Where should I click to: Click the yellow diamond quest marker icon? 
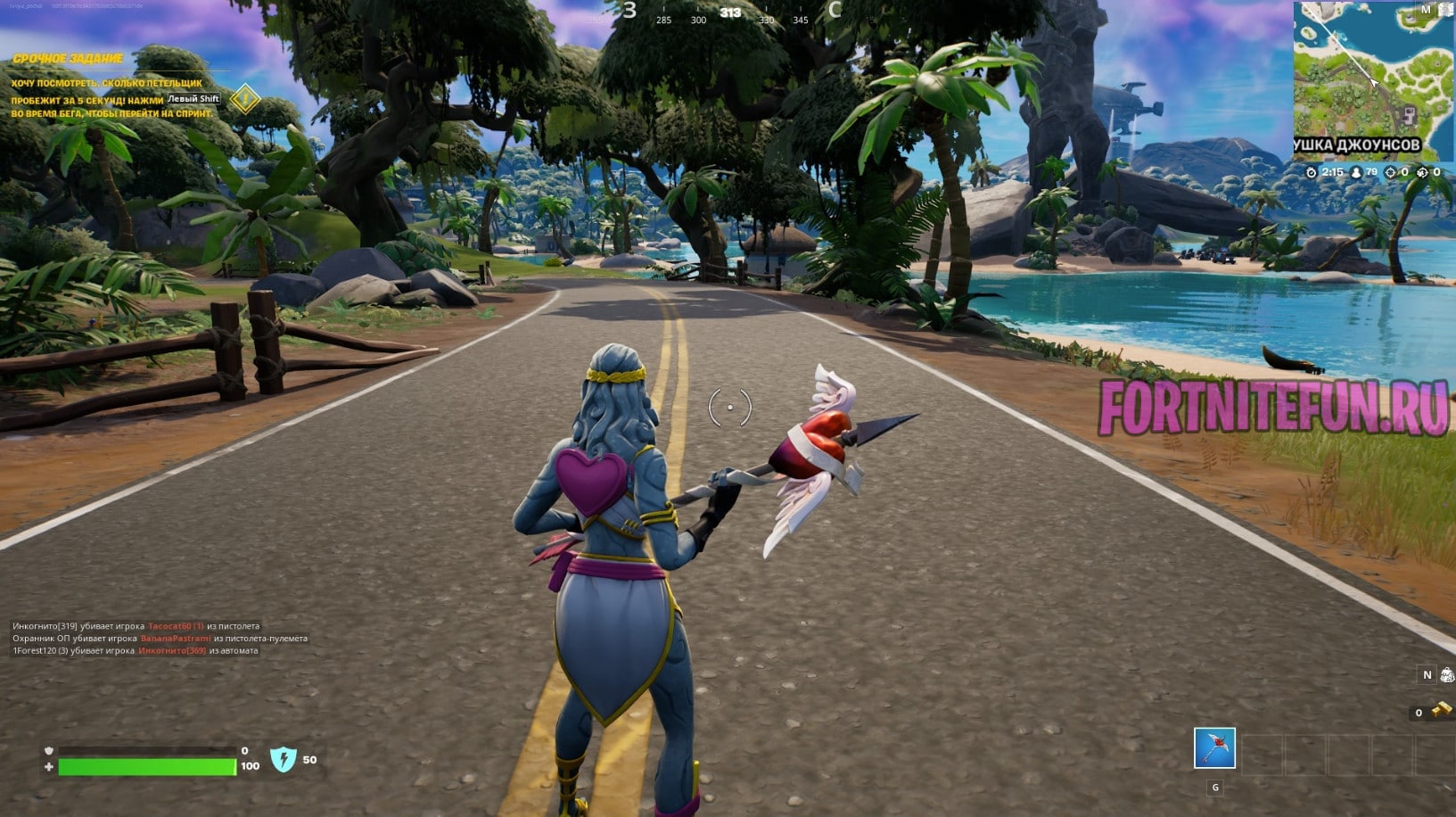(245, 99)
